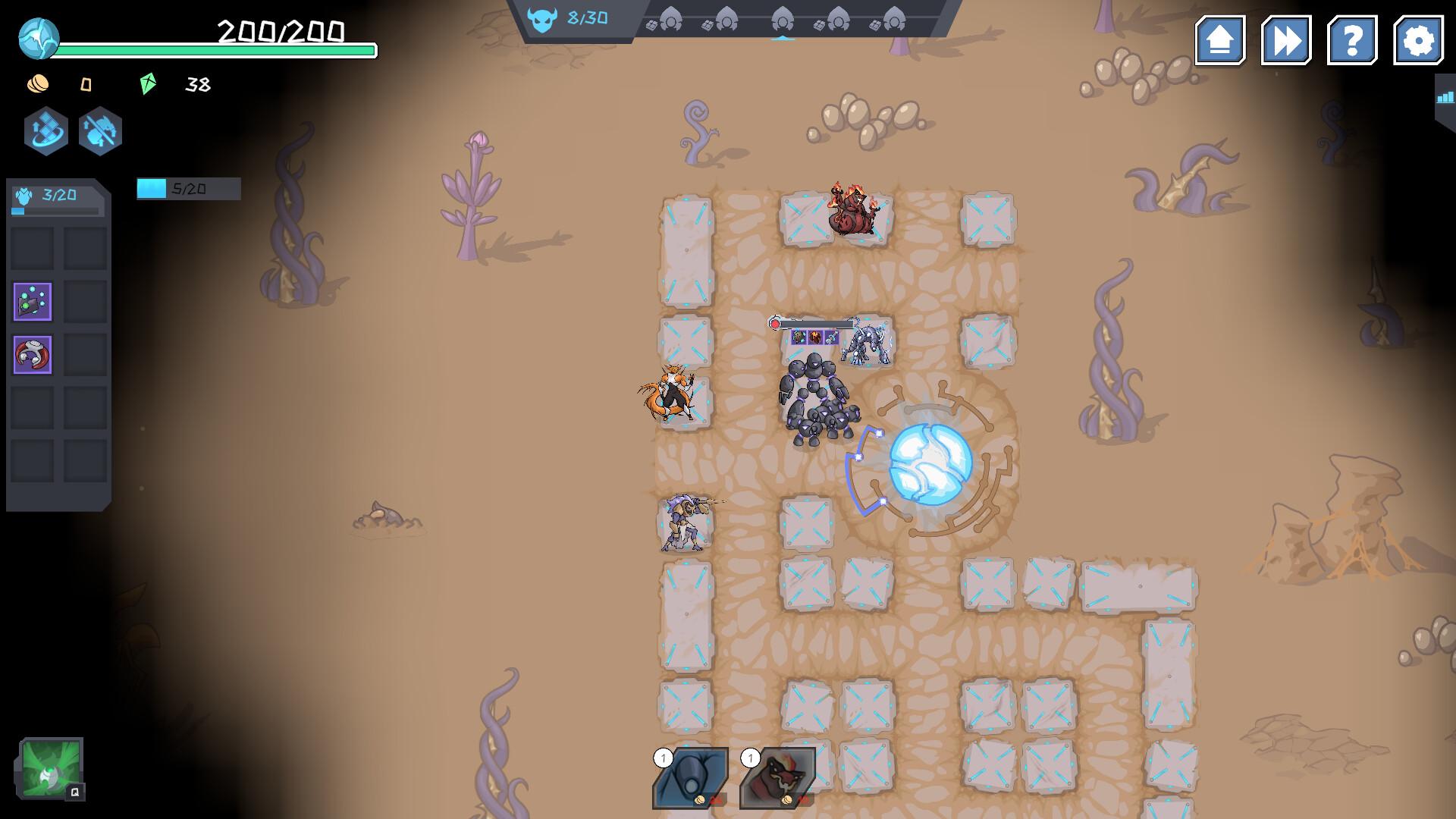Select the red and white claw item
The width and height of the screenshot is (1456, 819).
[x=33, y=355]
